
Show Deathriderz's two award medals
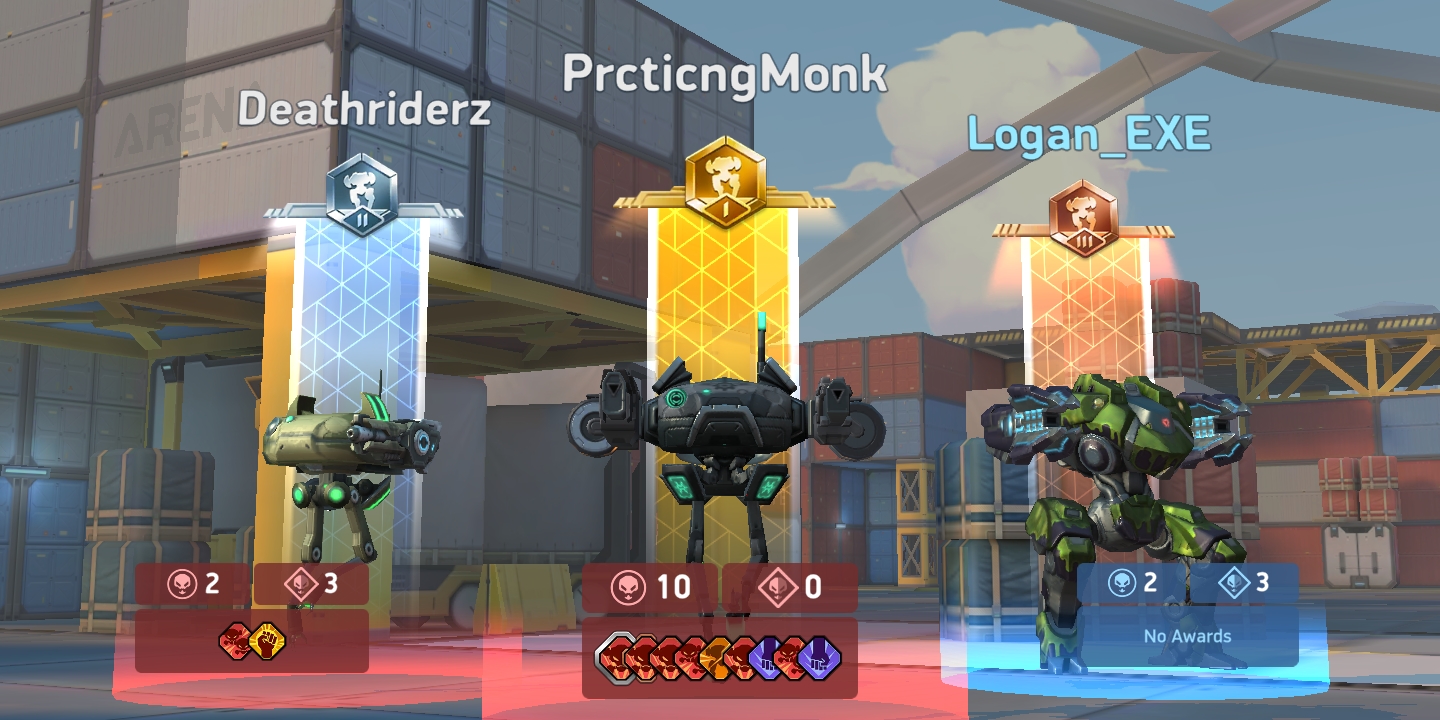click(x=250, y=640)
